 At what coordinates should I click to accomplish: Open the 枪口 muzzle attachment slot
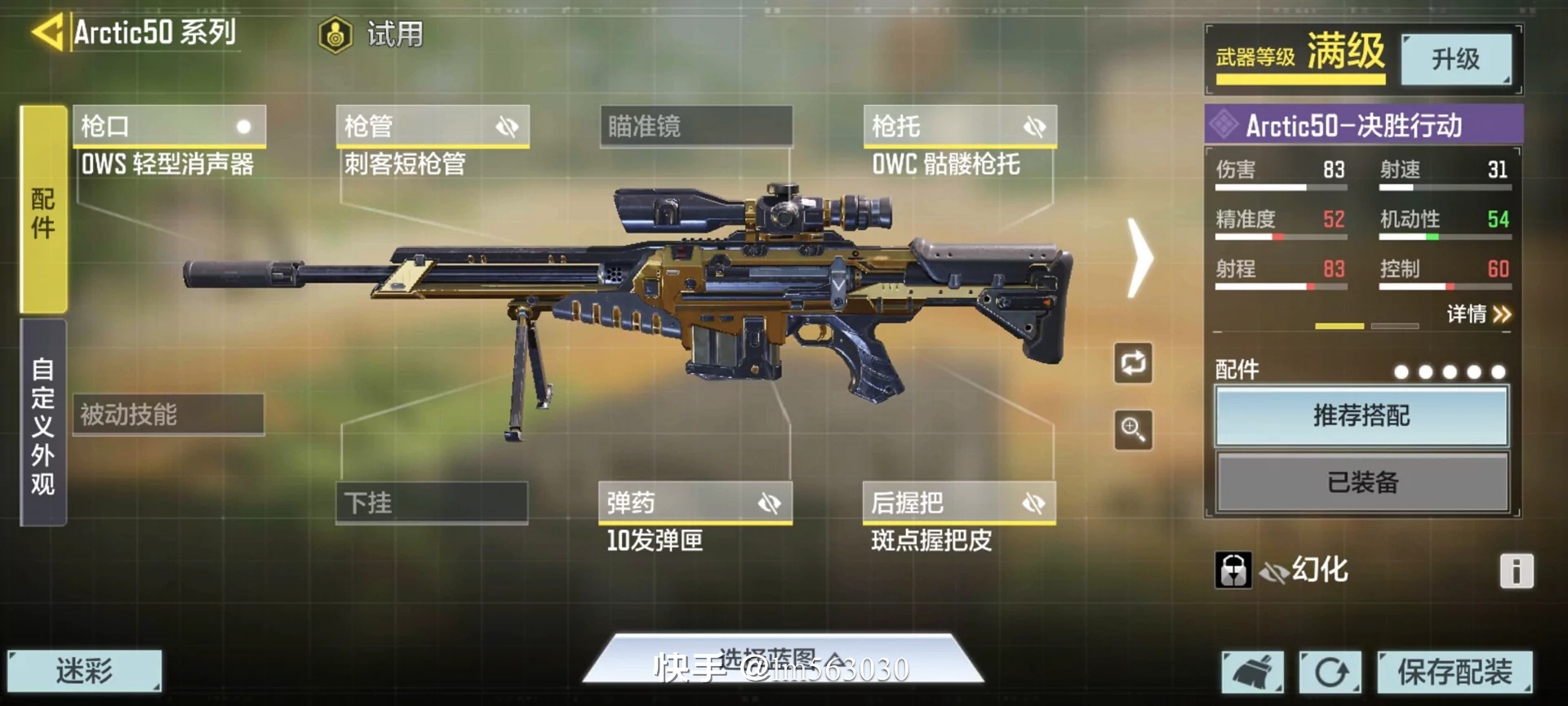[169, 127]
